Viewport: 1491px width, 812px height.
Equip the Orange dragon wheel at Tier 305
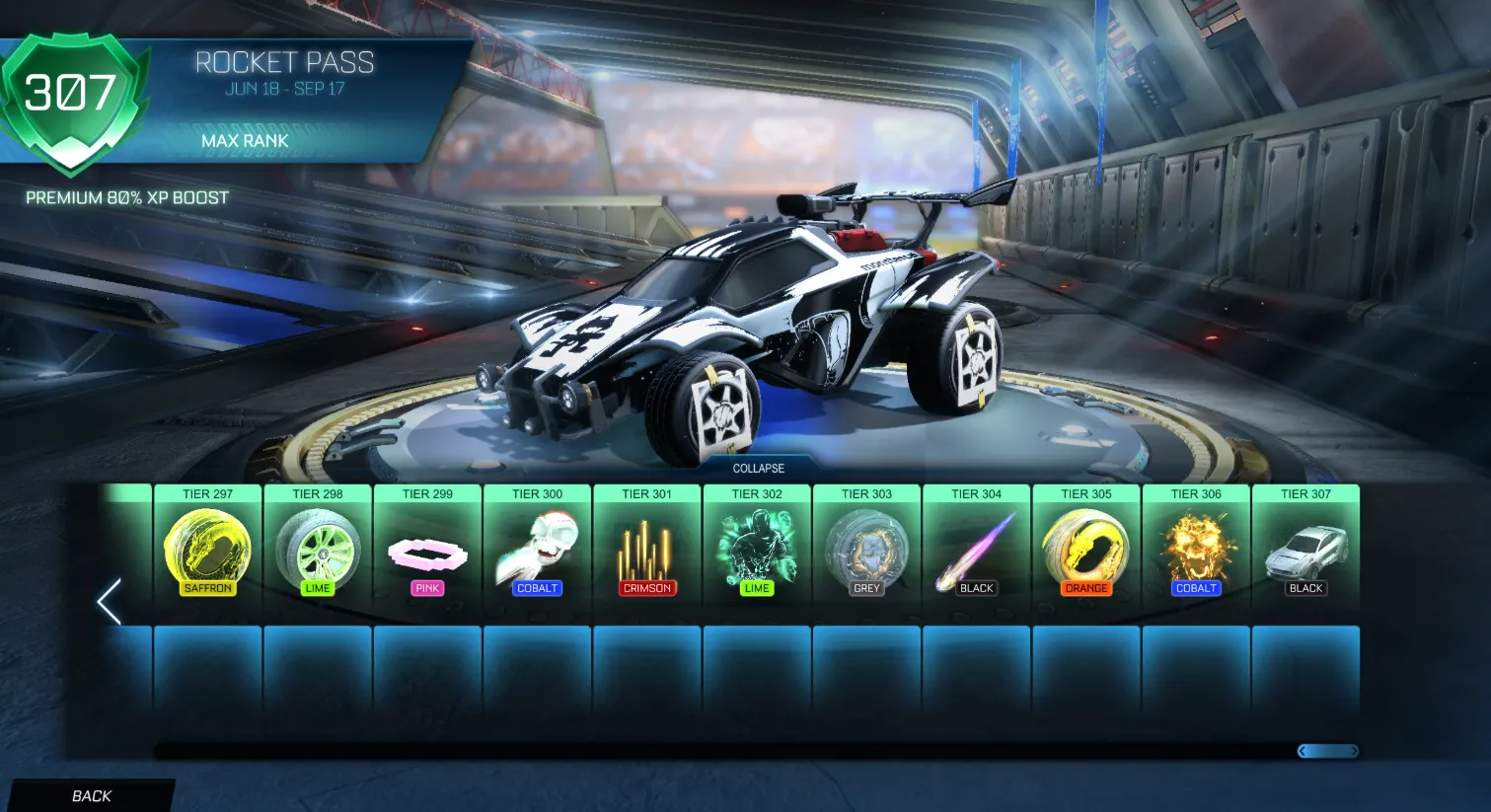click(1085, 551)
